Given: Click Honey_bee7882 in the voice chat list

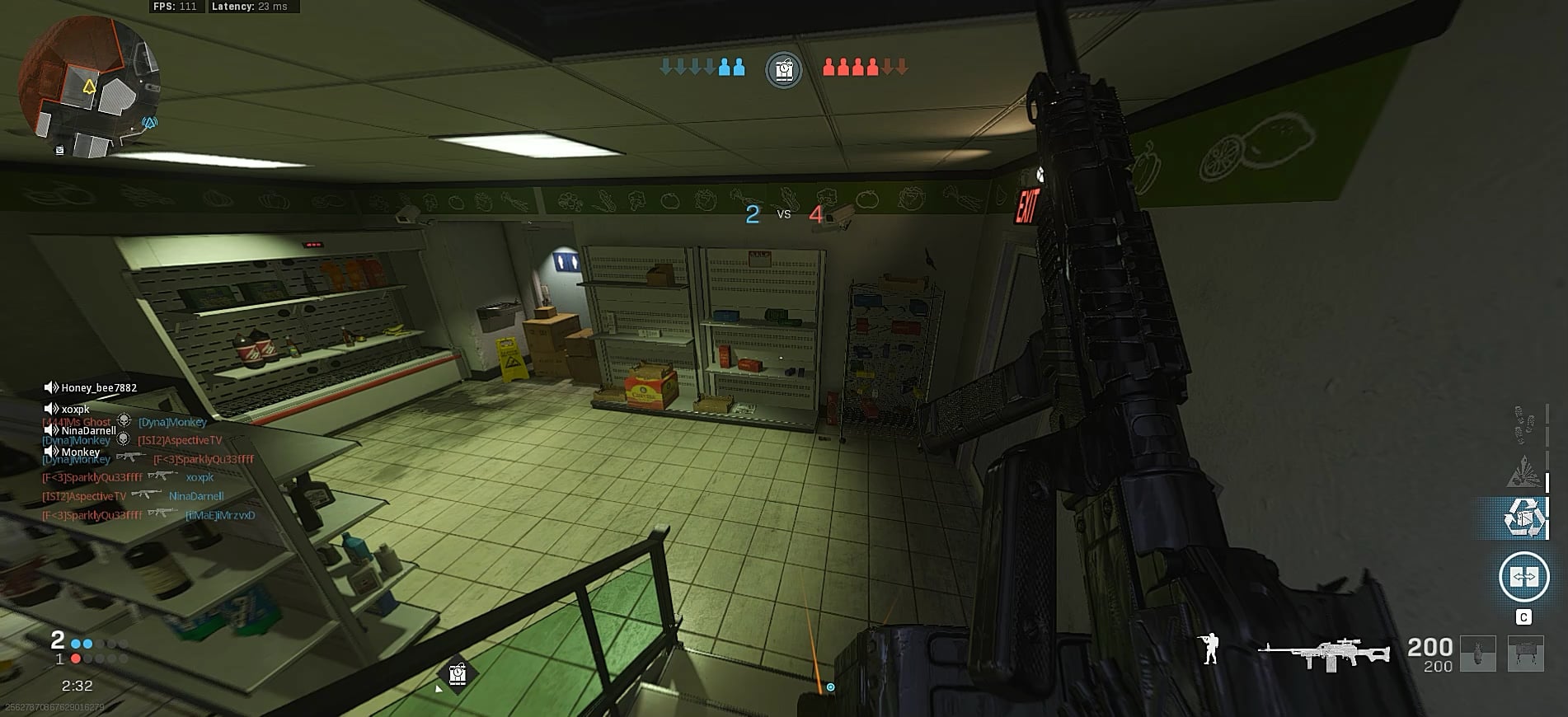Looking at the screenshot, I should (99, 388).
